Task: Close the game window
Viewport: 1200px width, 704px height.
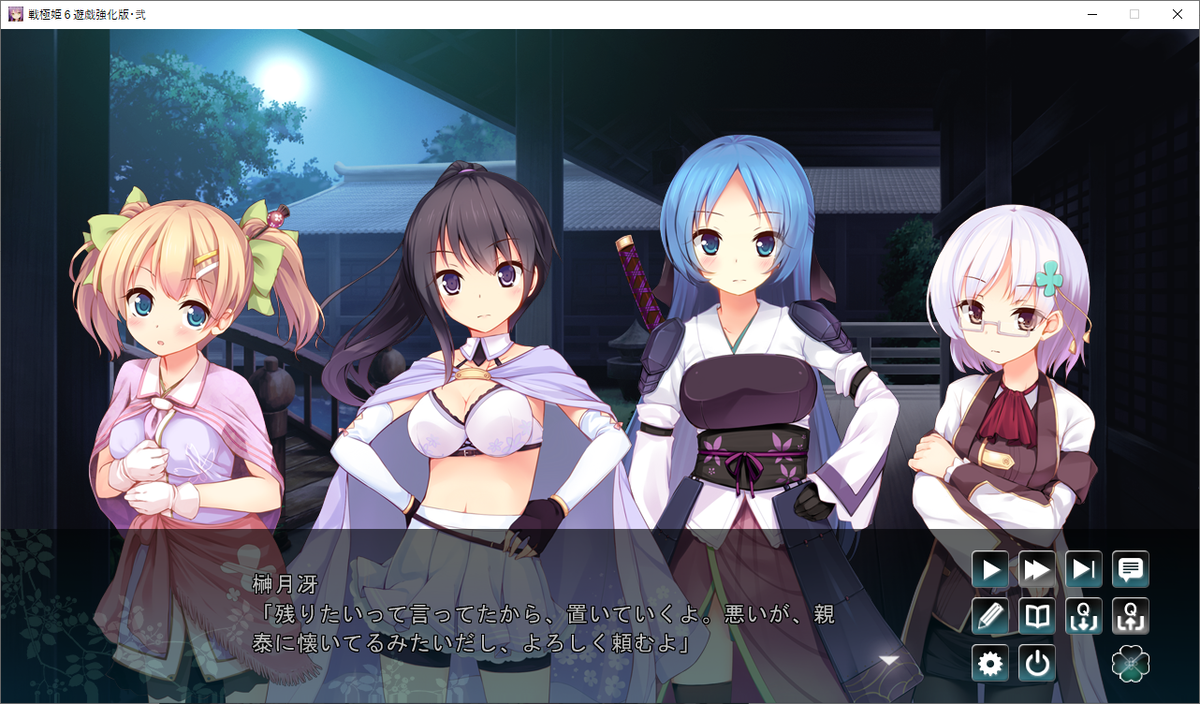Action: 1176,14
